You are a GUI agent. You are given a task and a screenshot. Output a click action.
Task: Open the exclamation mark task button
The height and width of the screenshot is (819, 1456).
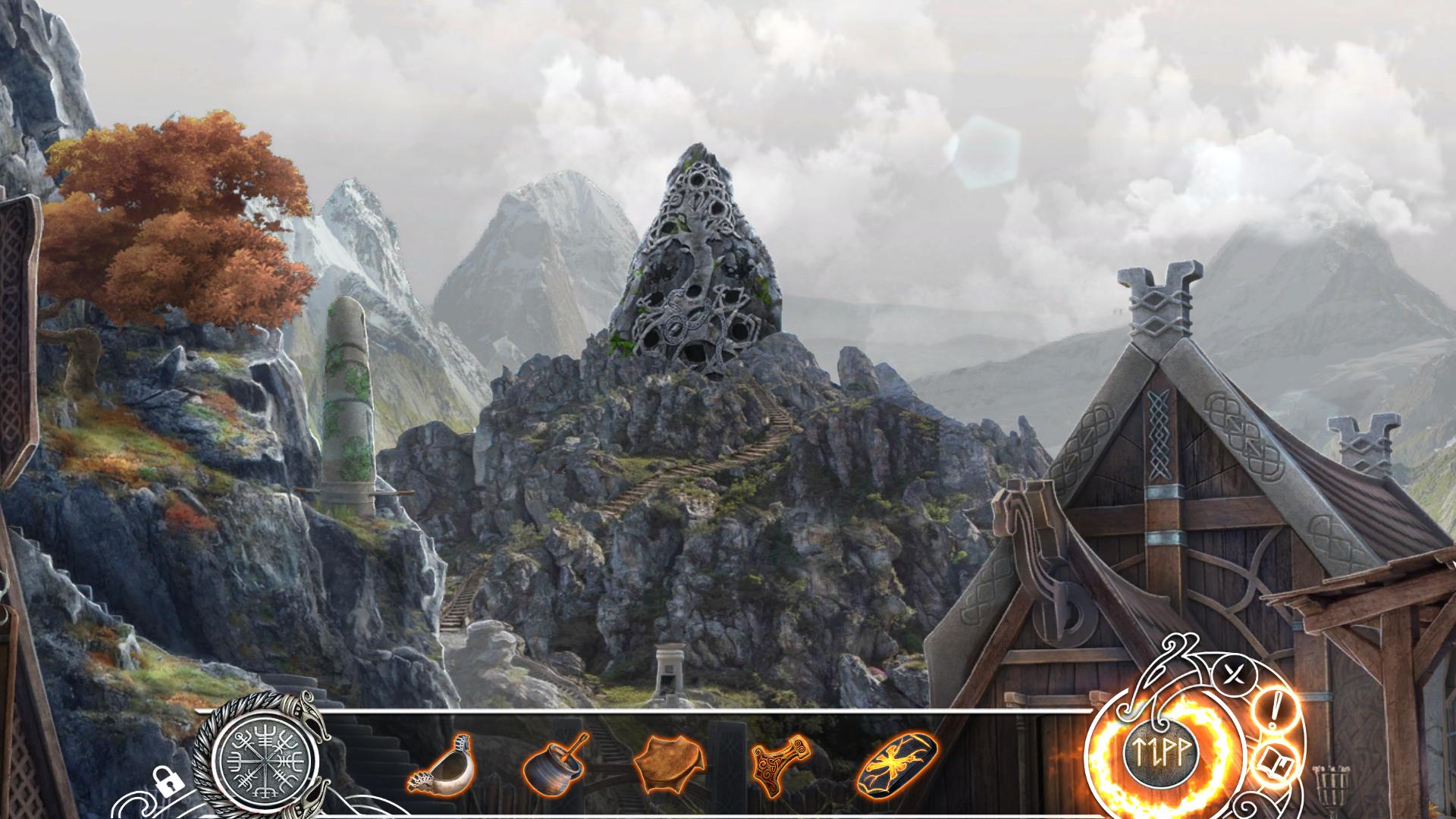pos(1276,711)
